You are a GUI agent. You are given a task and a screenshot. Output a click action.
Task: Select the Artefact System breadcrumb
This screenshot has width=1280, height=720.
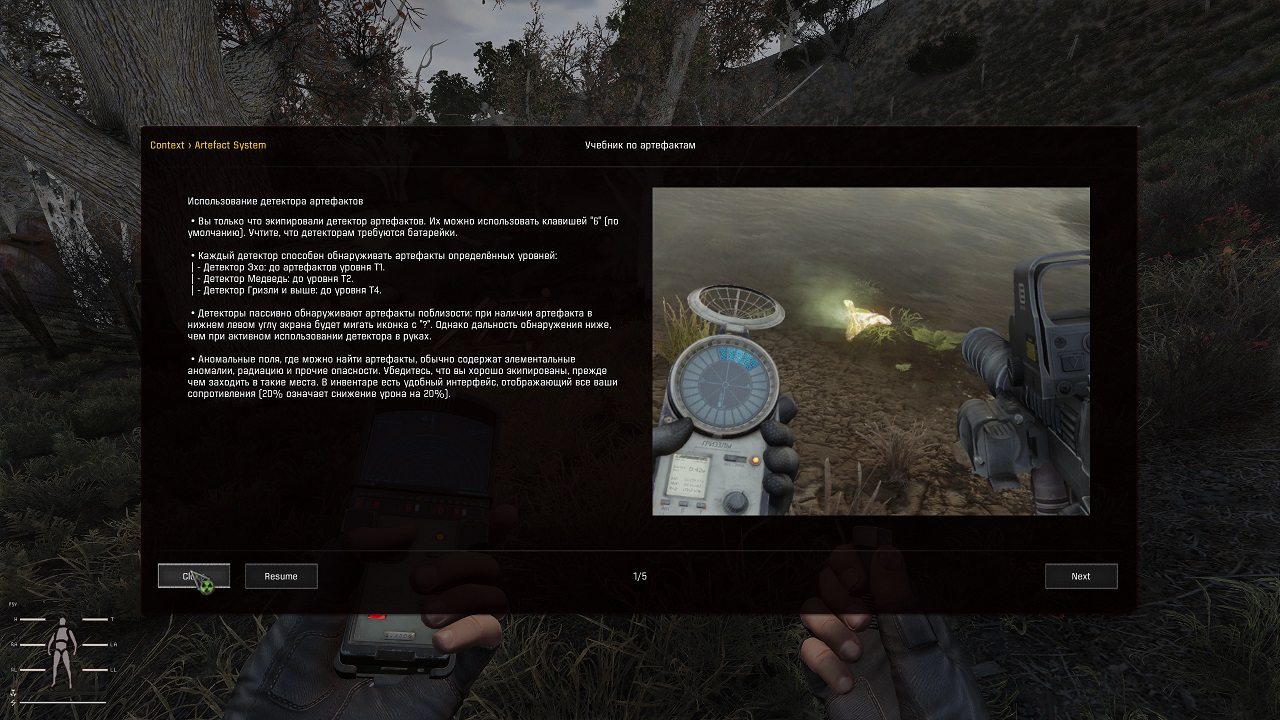pyautogui.click(x=230, y=145)
